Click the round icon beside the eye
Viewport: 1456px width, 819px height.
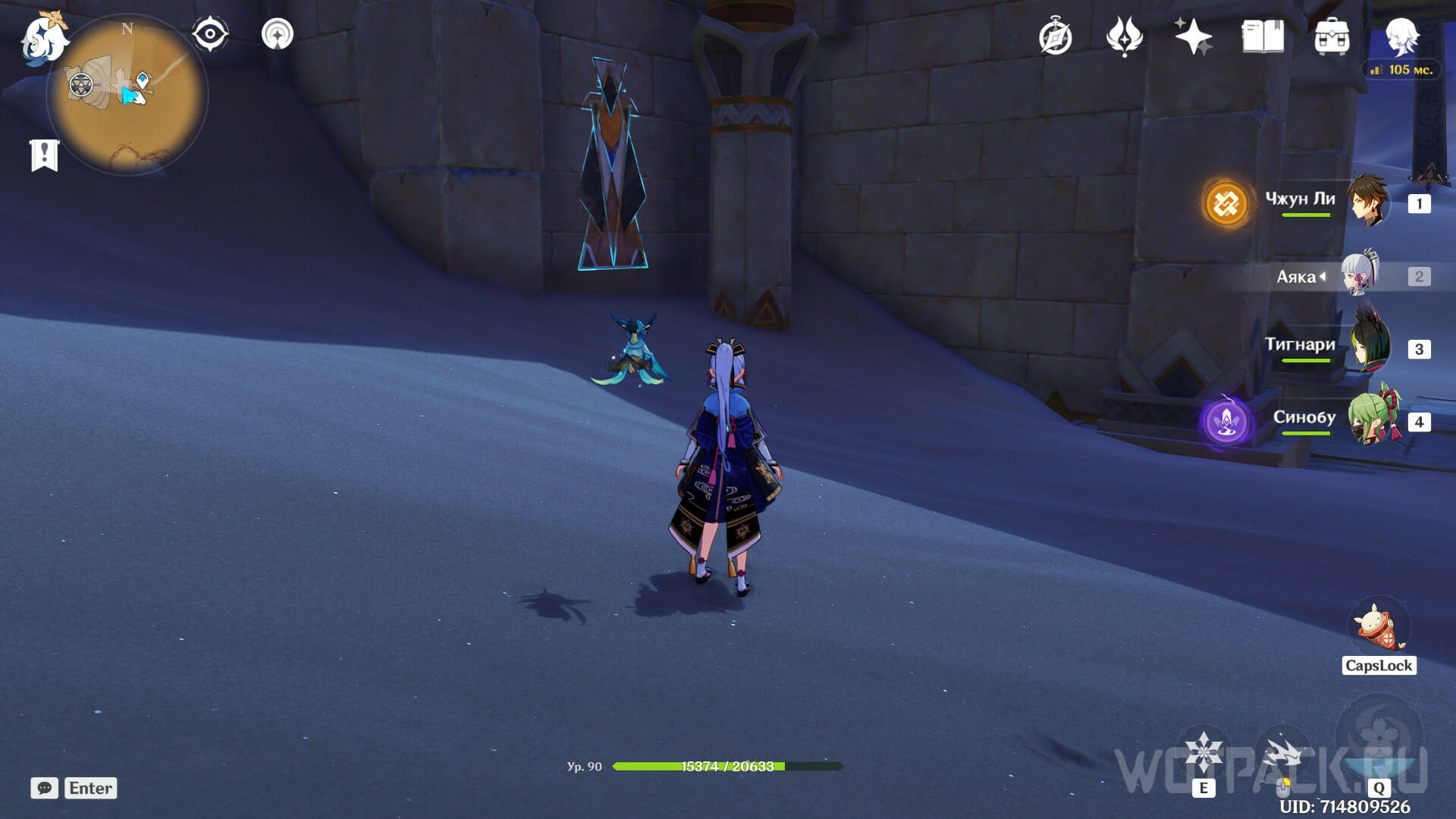pyautogui.click(x=278, y=34)
